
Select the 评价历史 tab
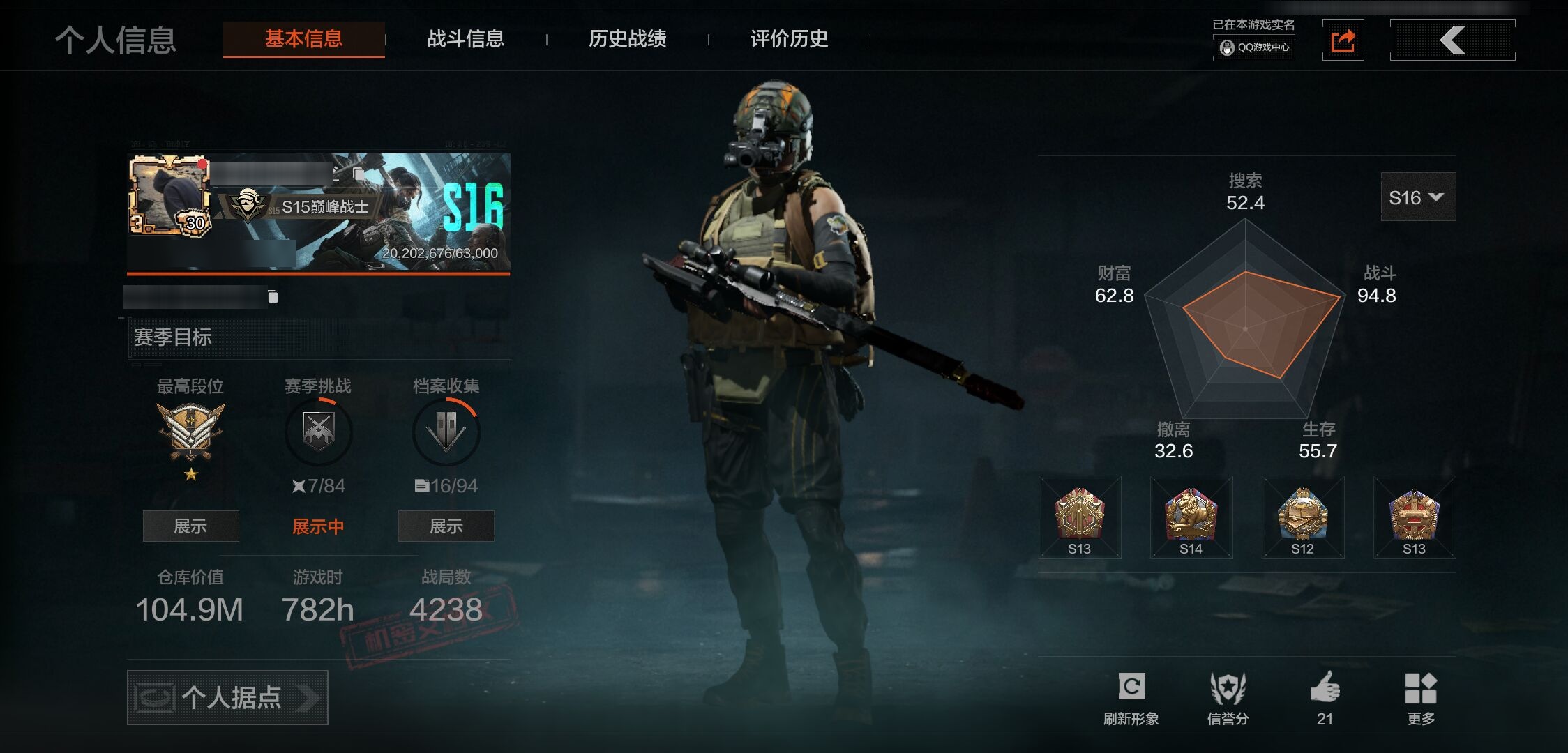789,39
